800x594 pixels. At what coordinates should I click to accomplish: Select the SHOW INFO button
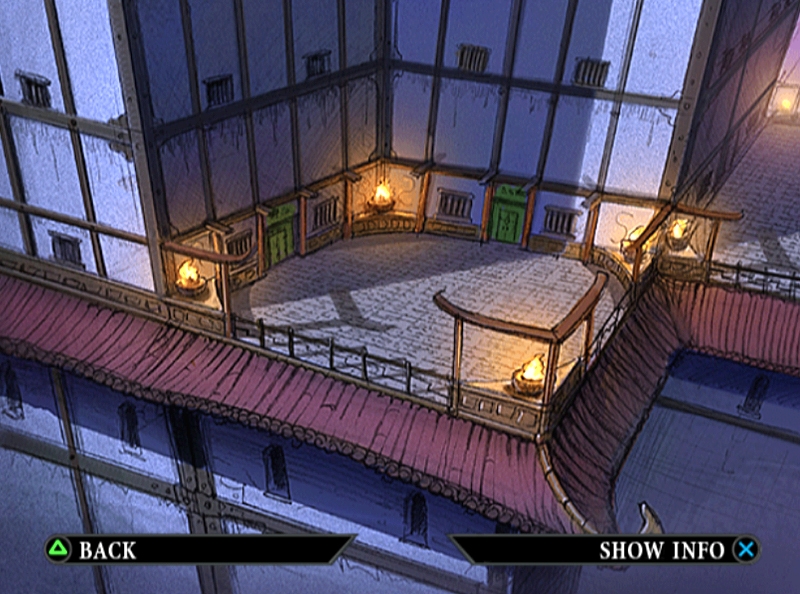[663, 549]
